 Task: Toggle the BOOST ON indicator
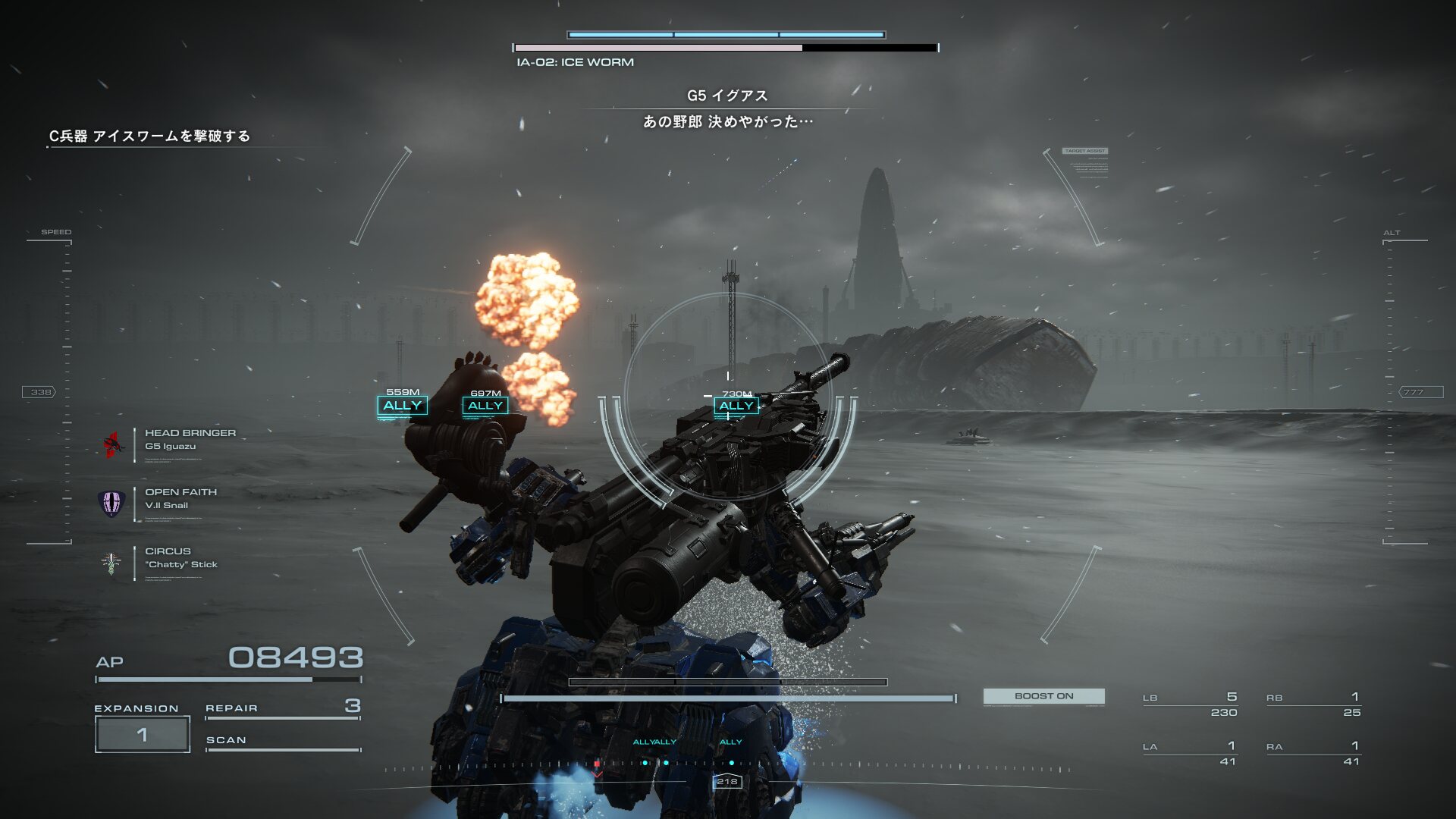click(x=1043, y=696)
